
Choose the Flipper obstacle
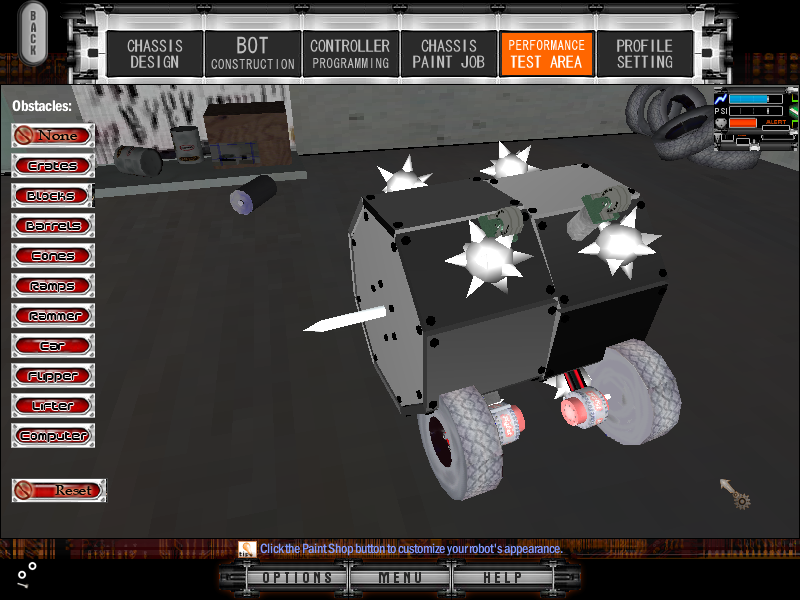click(53, 376)
